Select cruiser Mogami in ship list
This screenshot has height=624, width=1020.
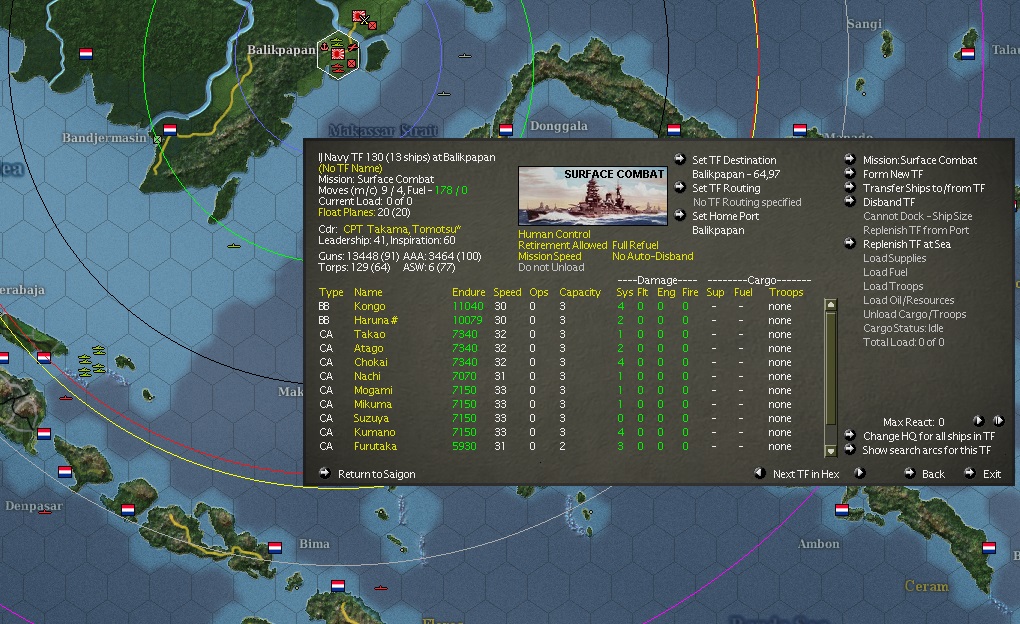373,390
